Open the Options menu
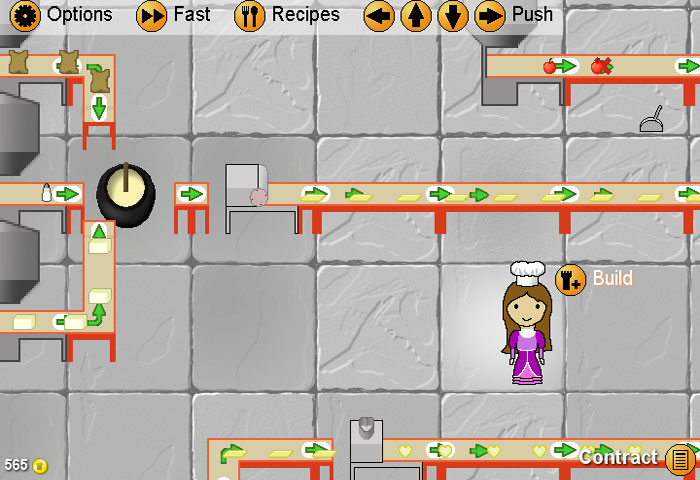Viewport: 700px width, 480px height. point(26,15)
